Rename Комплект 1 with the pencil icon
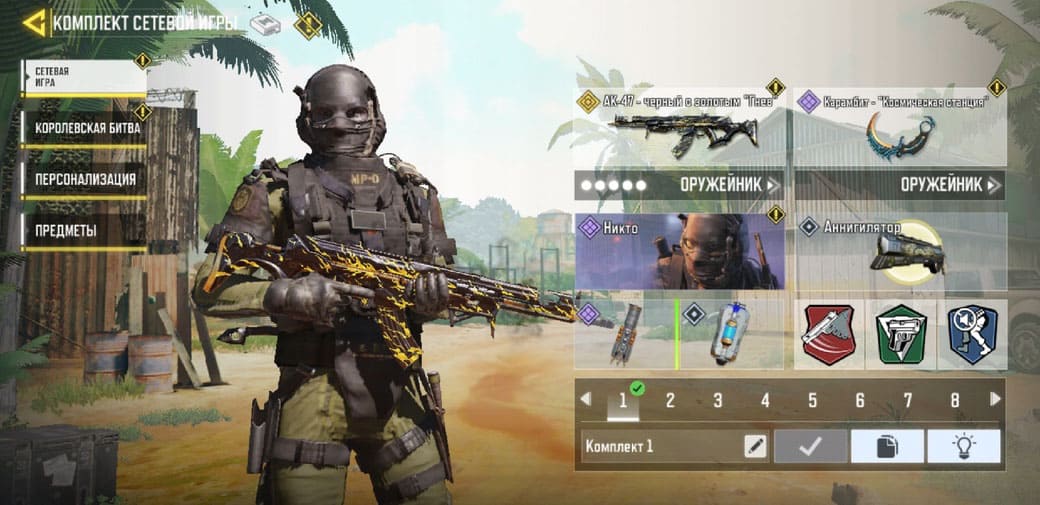This screenshot has height=505, width=1040. 755,446
